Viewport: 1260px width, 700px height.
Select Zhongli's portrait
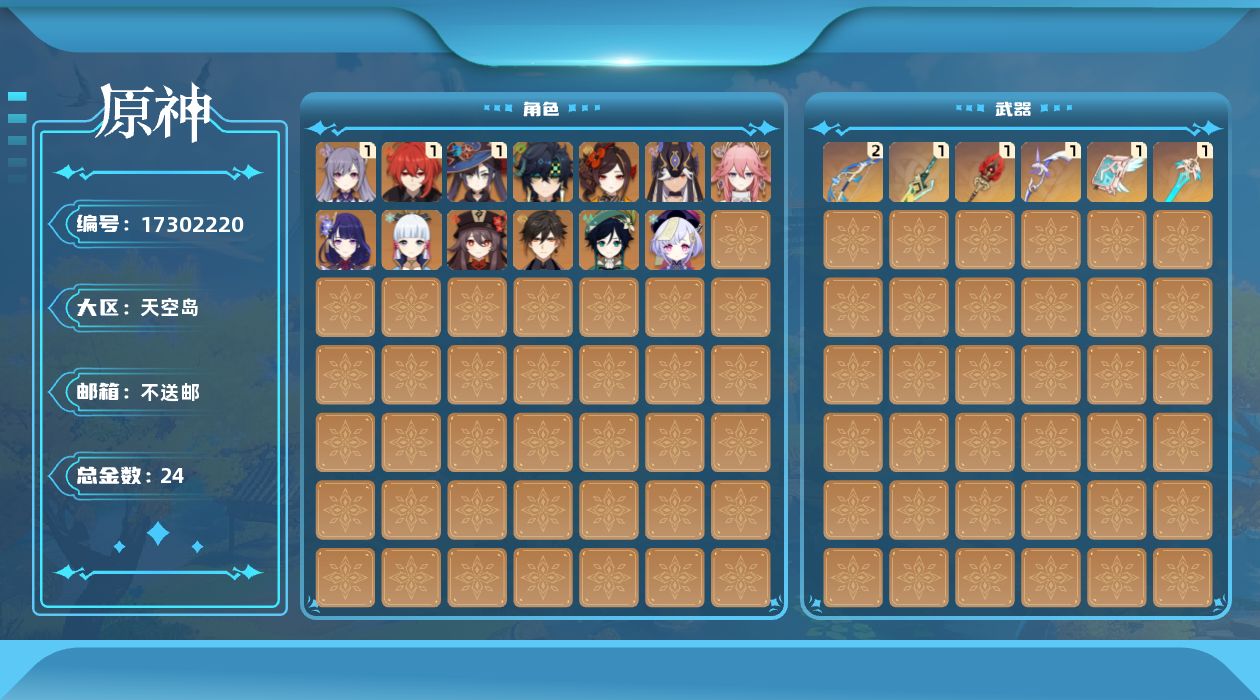[x=543, y=240]
